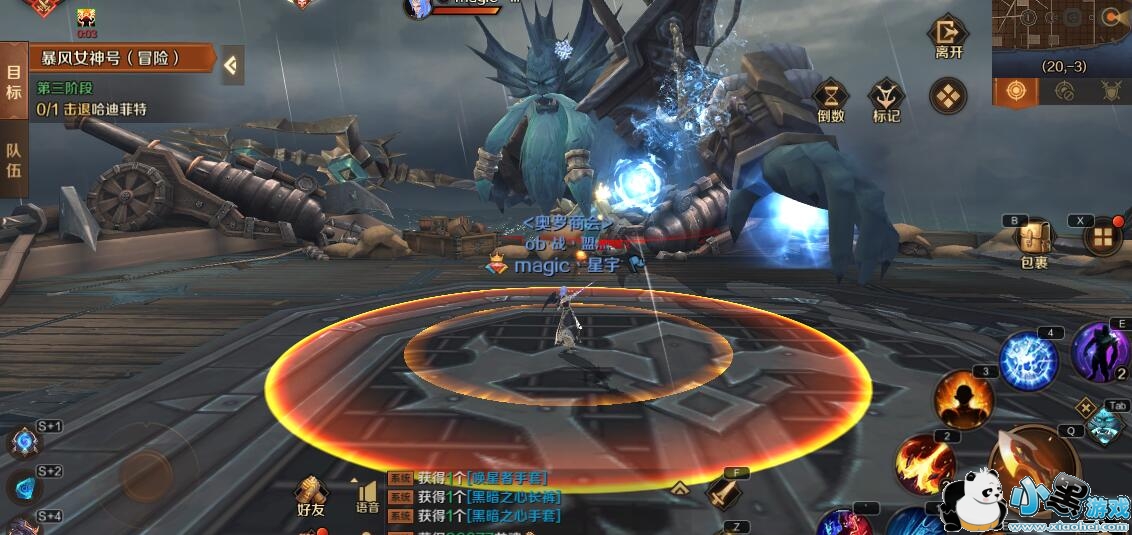Start the 倒数 countdown timer
The image size is (1132, 535).
pos(831,100)
